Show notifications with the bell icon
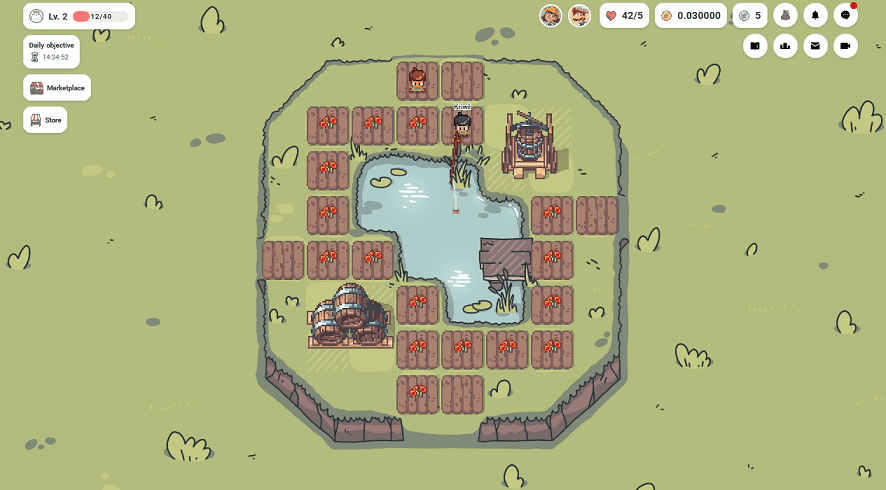Image resolution: width=886 pixels, height=490 pixels. (815, 16)
